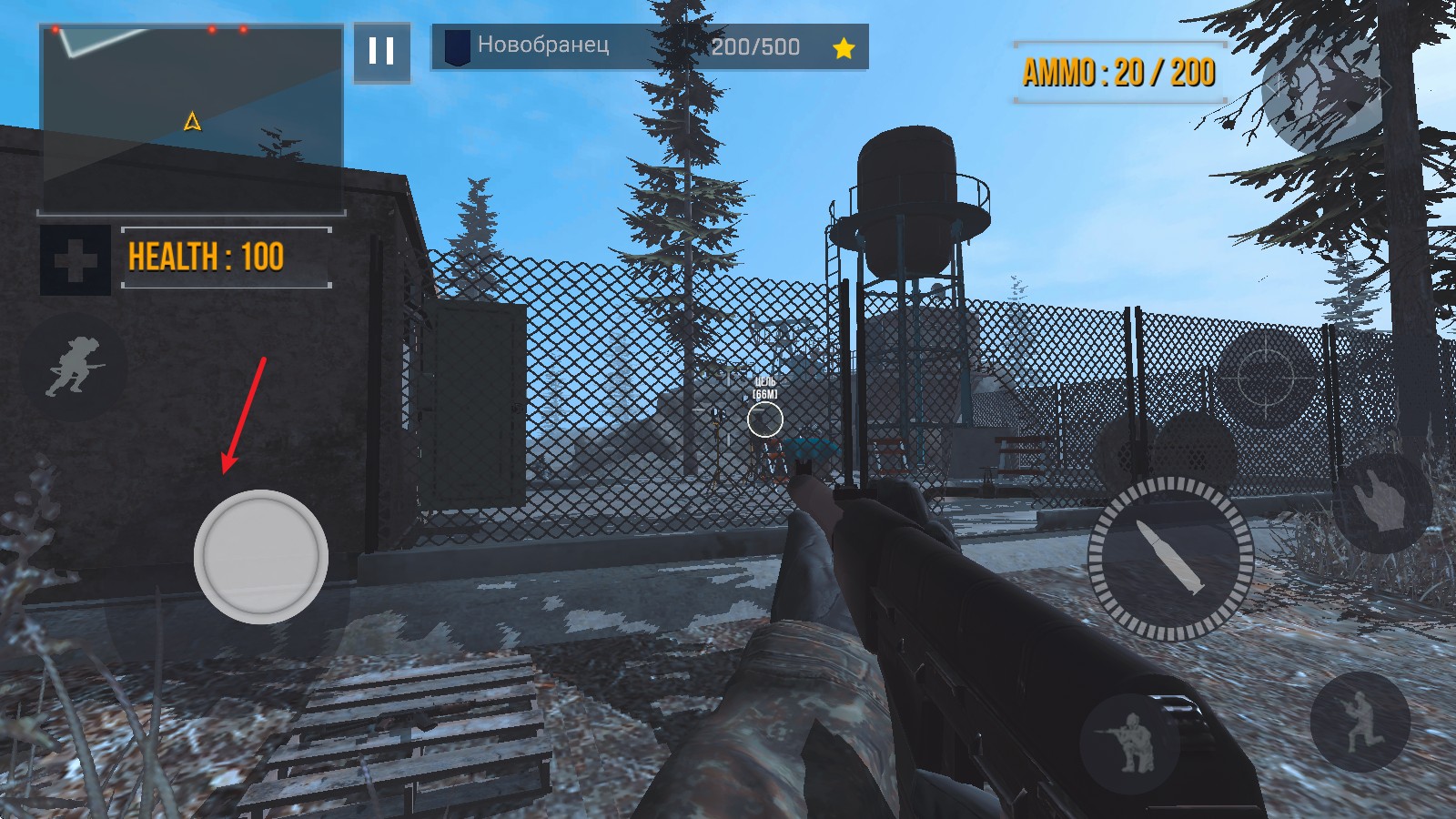Tap the lunging soldier with rifle icon
Image resolution: width=1456 pixels, height=819 pixels.
[1360, 721]
